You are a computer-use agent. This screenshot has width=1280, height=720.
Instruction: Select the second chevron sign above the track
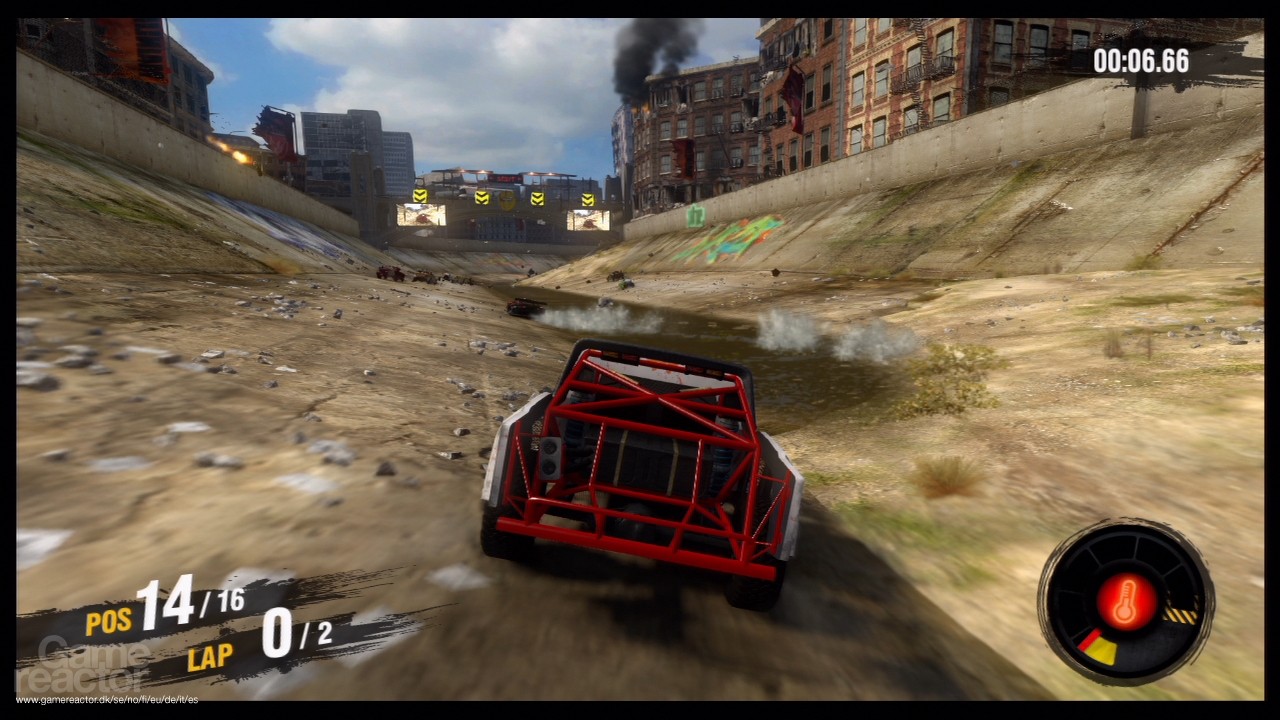pos(482,198)
